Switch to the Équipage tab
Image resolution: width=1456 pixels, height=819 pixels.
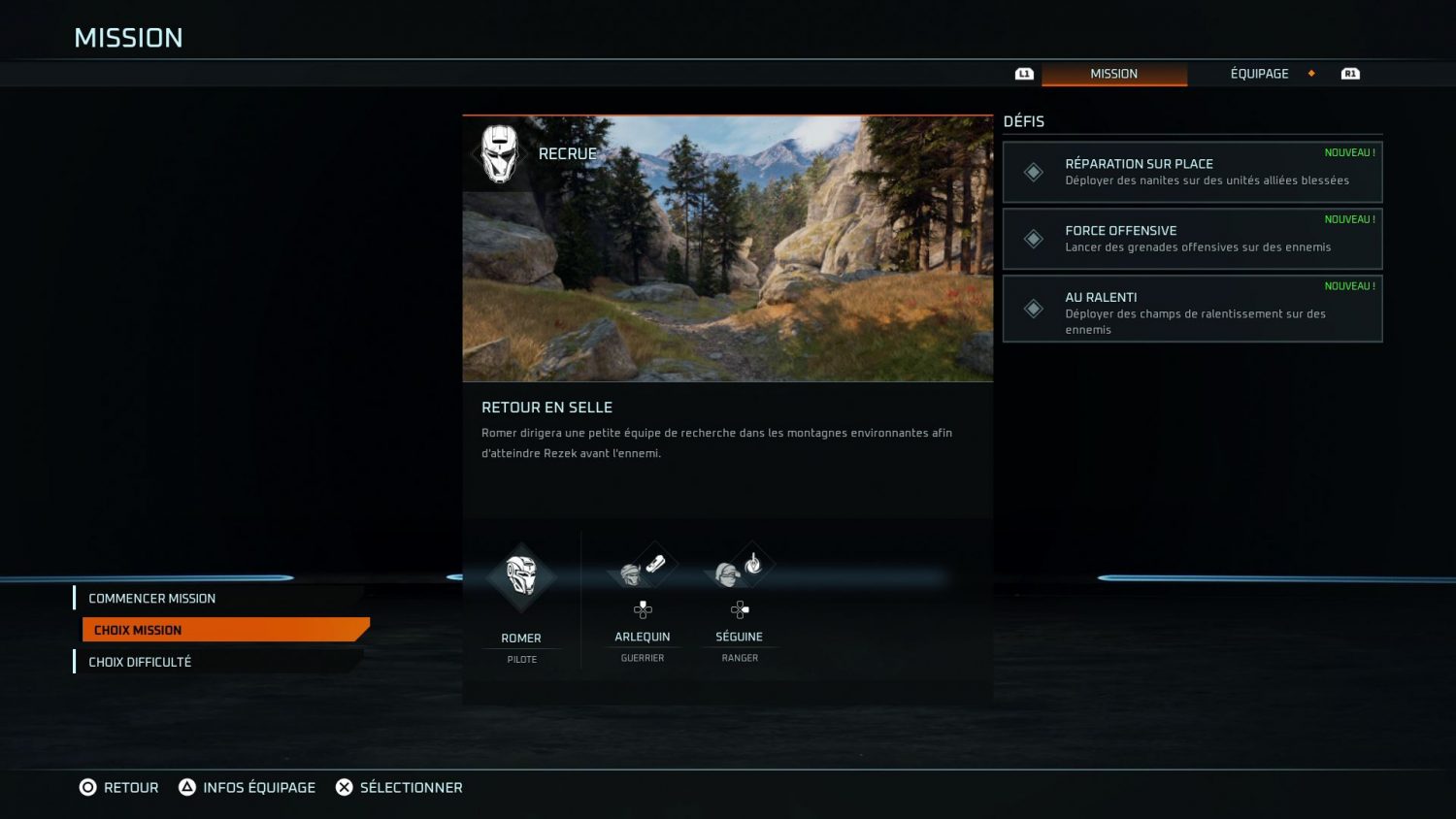pos(1259,74)
